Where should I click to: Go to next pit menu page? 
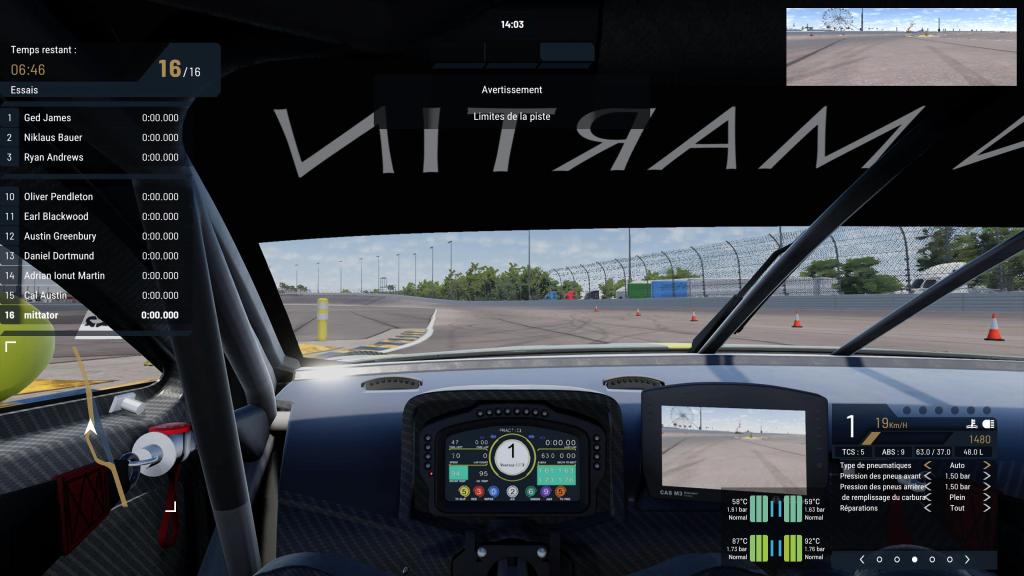(968, 559)
